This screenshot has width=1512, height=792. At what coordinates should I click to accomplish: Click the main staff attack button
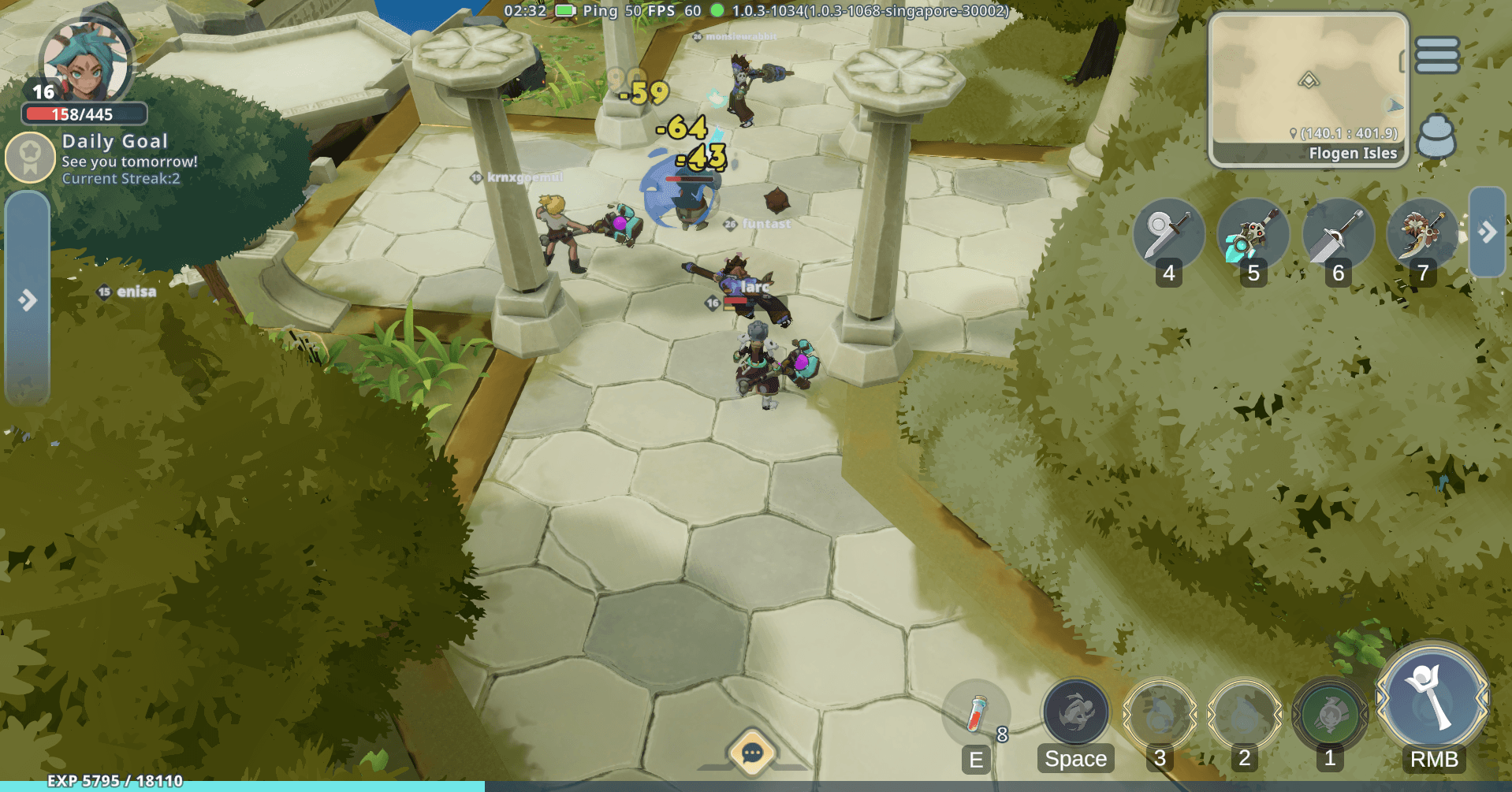[1432, 699]
